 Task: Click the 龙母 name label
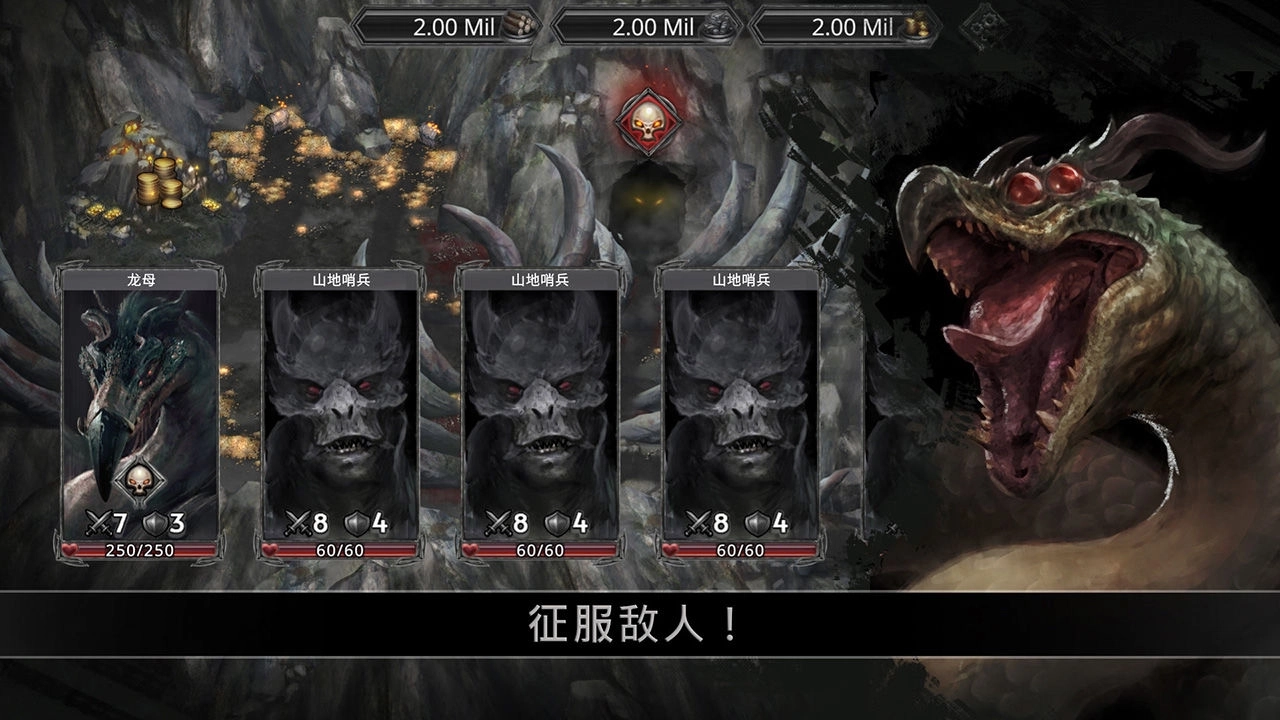[x=140, y=281]
